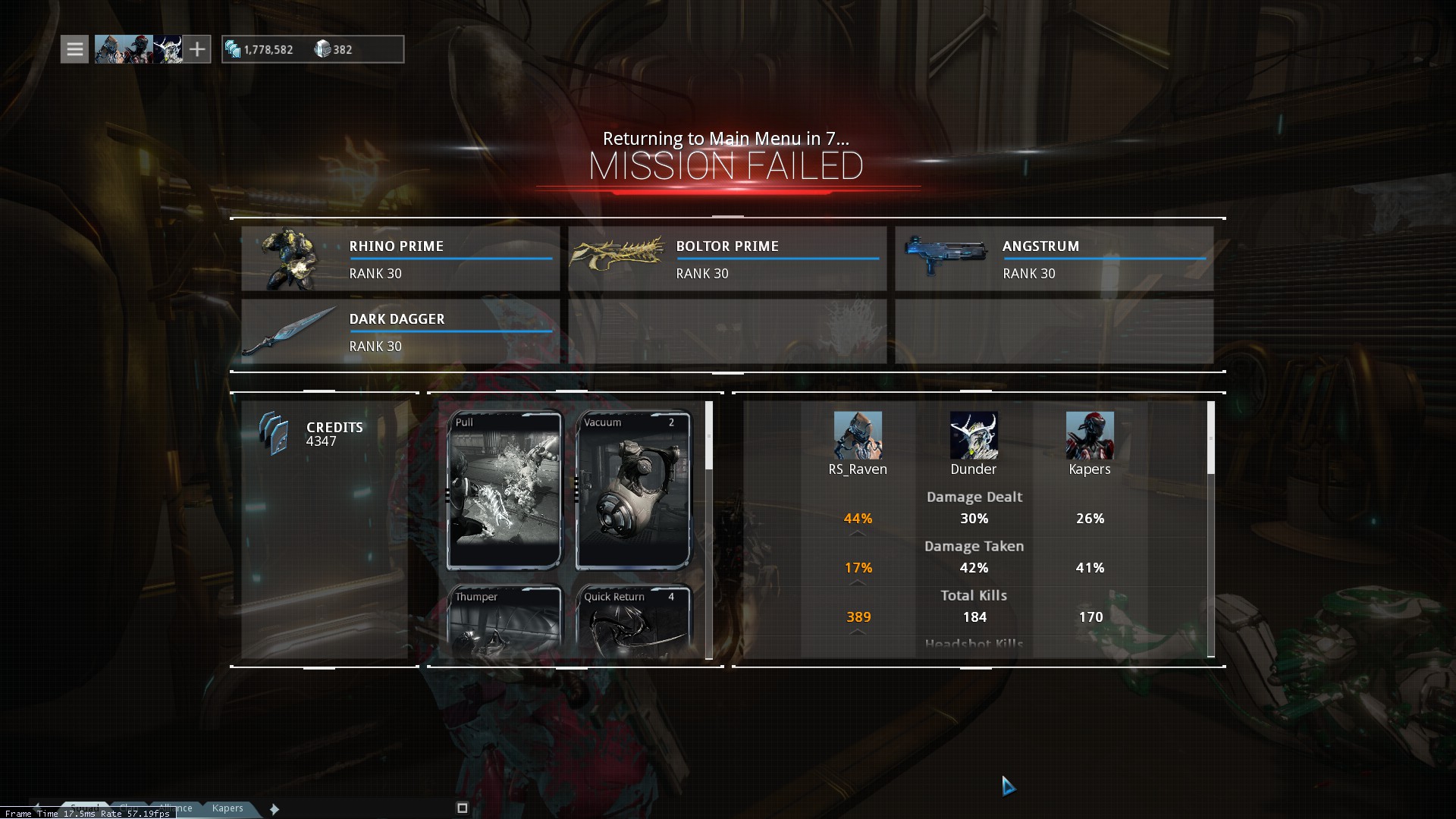Screen dimensions: 1456x819
Task: View Dunder's player avatar
Action: 974,435
